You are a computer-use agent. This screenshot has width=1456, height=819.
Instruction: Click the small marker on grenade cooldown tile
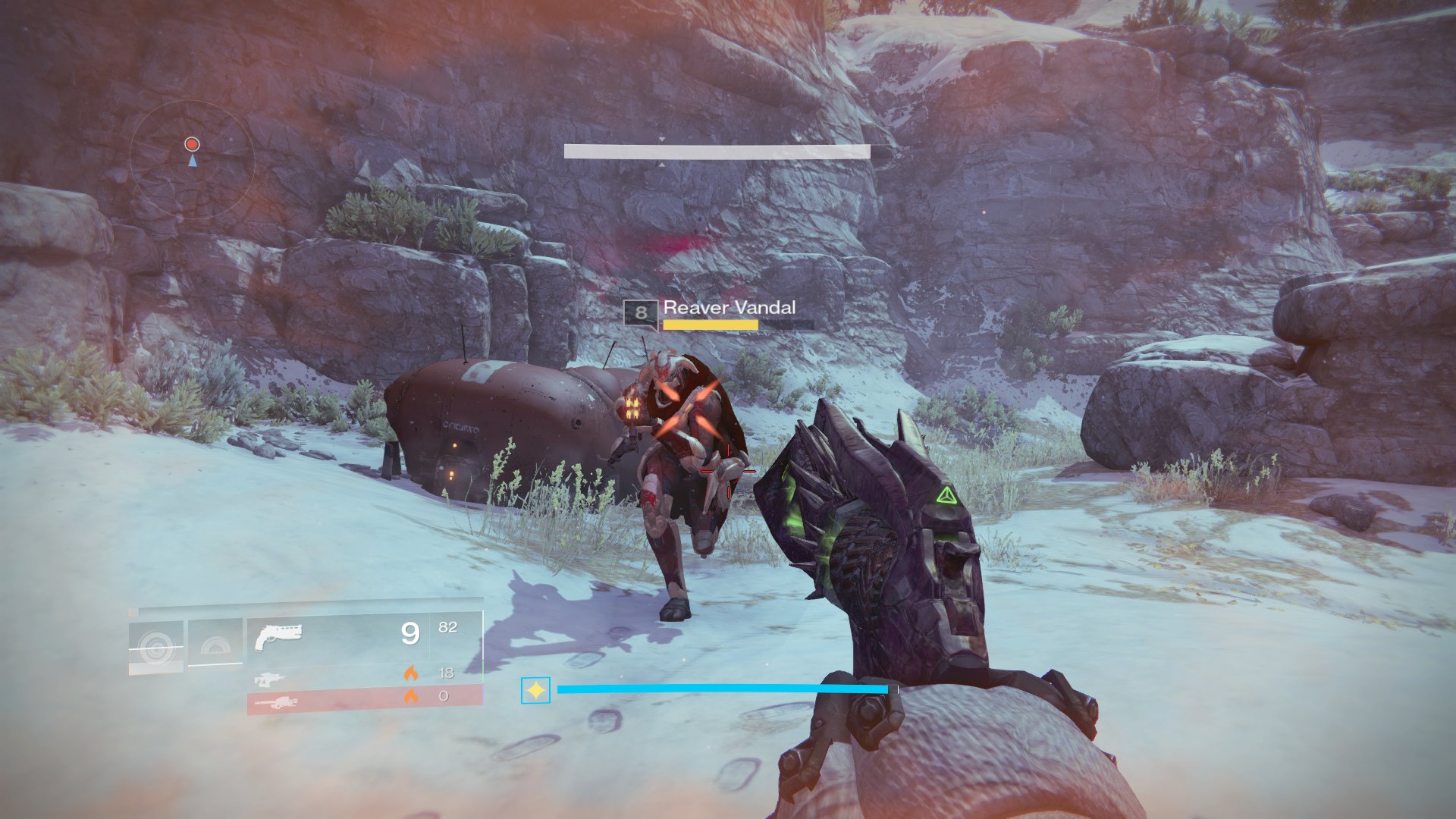tap(133, 611)
